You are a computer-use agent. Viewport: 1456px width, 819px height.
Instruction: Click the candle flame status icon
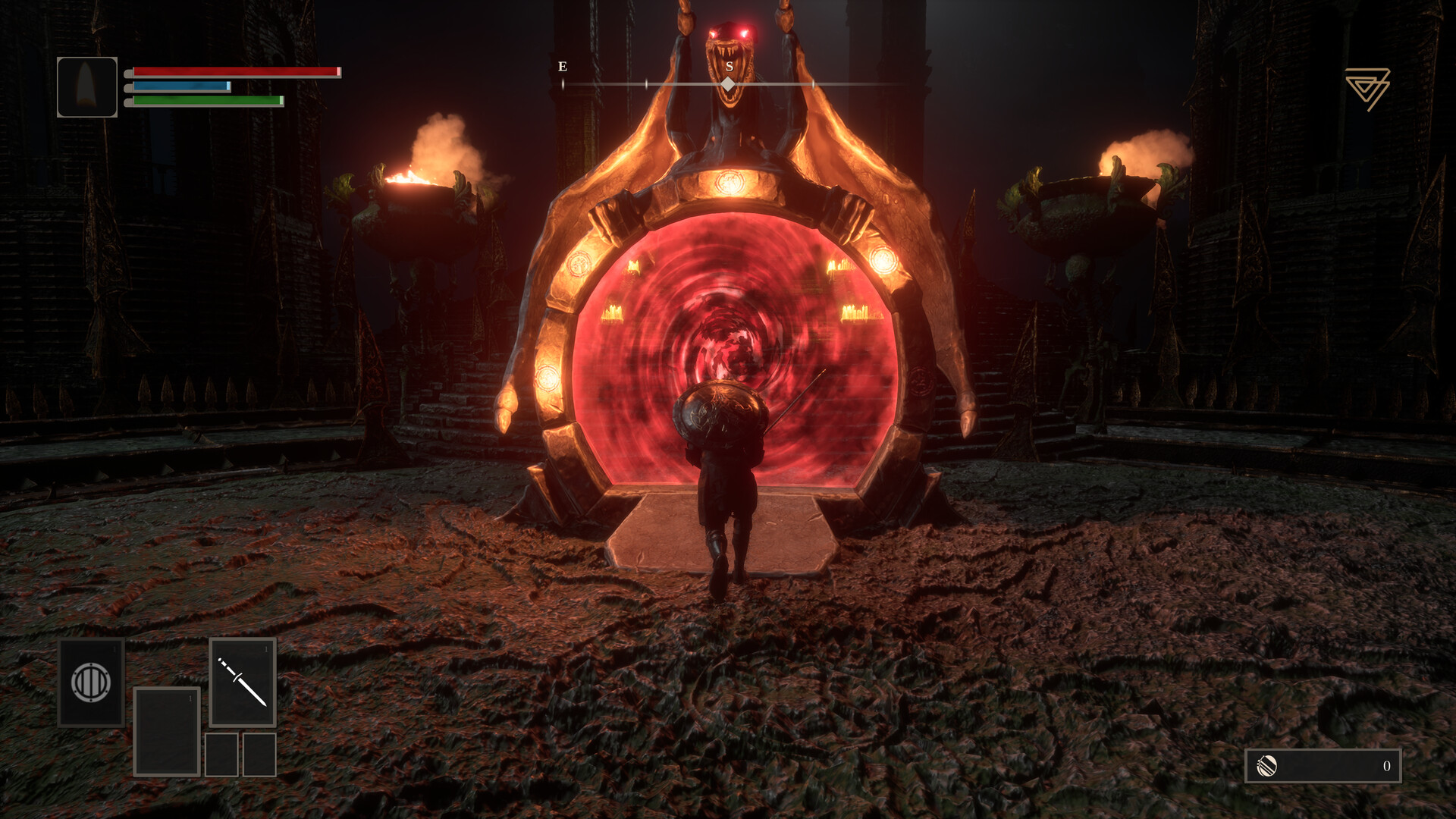point(87,85)
